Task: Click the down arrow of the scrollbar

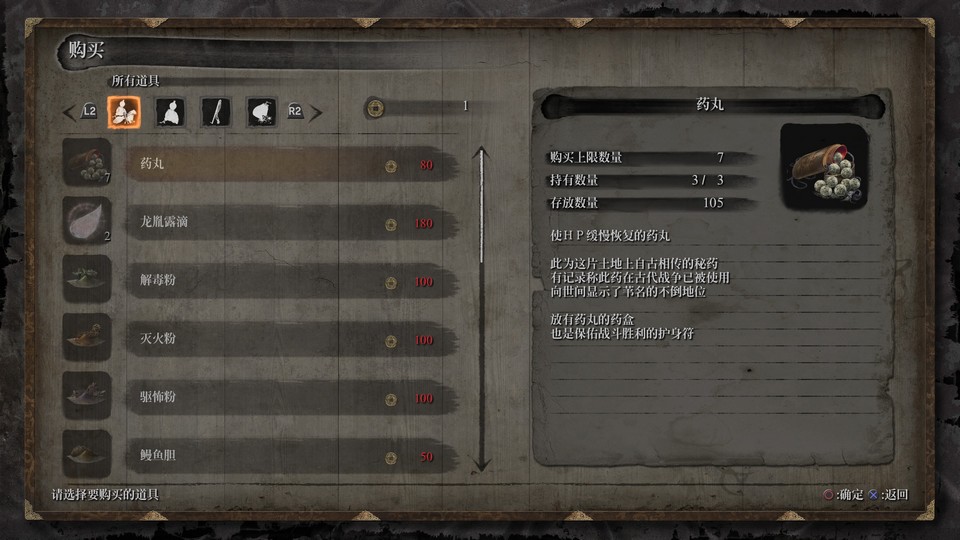Action: (481, 463)
